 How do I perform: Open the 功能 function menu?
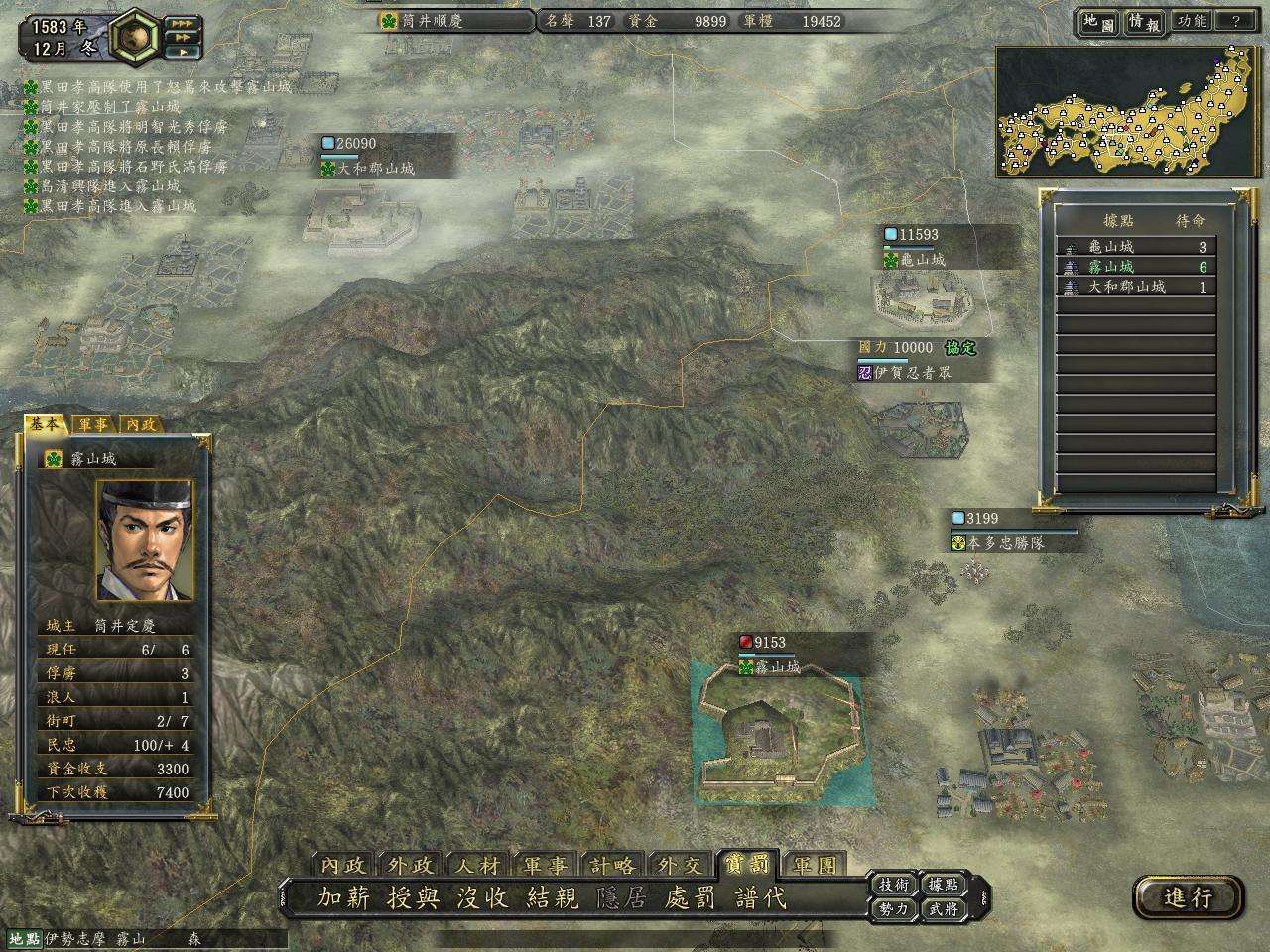coord(1191,21)
